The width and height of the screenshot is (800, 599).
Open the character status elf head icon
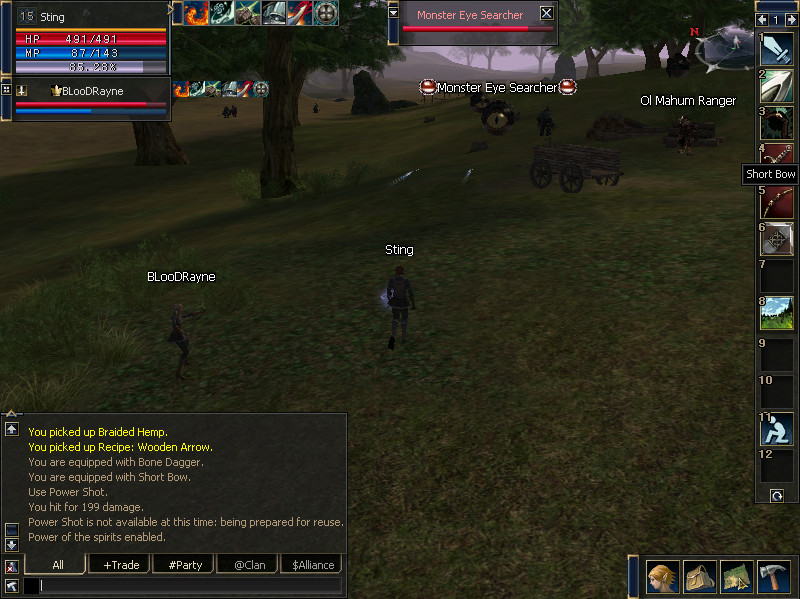tap(663, 577)
